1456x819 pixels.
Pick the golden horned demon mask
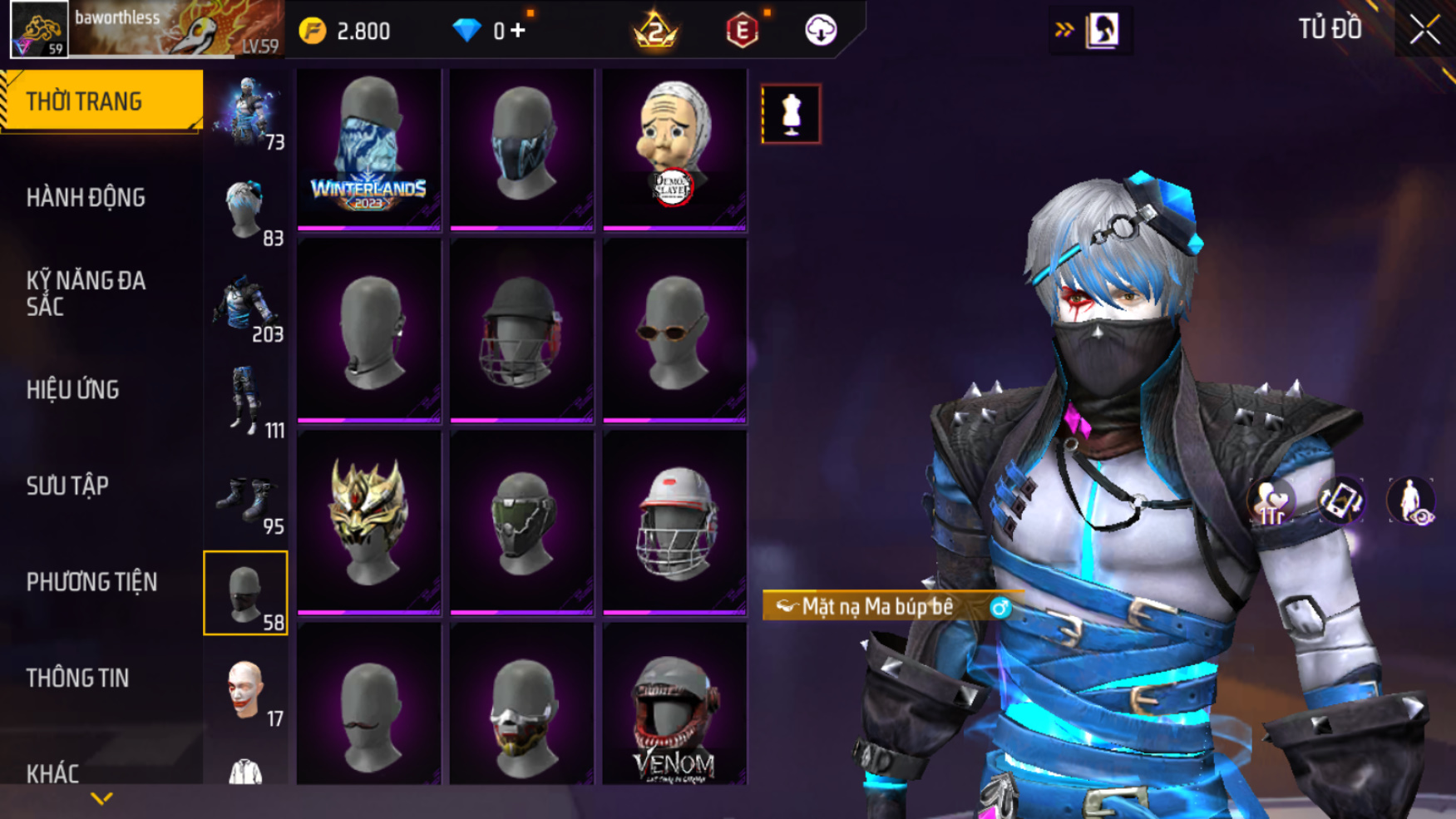[368, 521]
